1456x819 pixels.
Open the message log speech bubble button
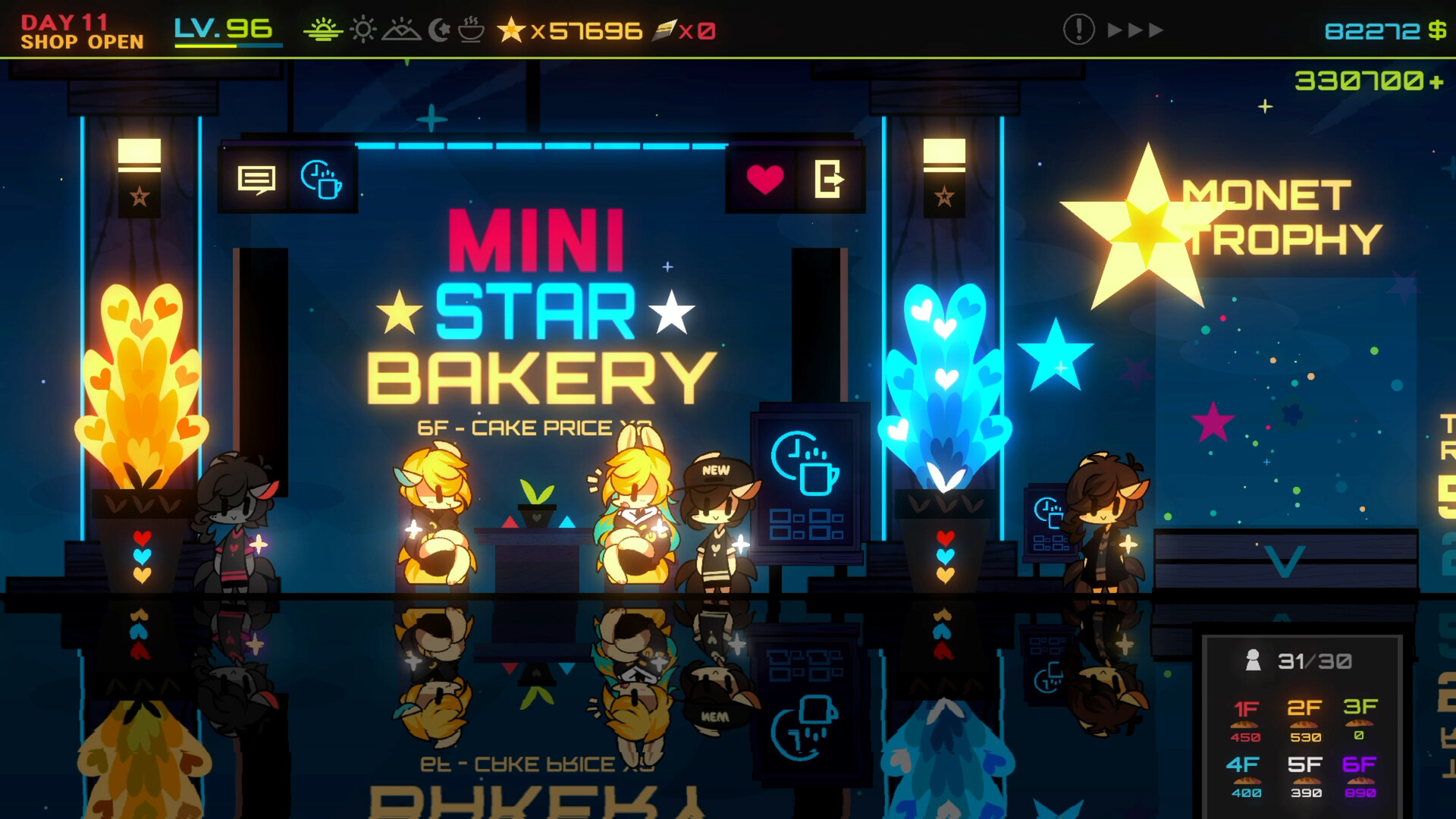pyautogui.click(x=256, y=180)
